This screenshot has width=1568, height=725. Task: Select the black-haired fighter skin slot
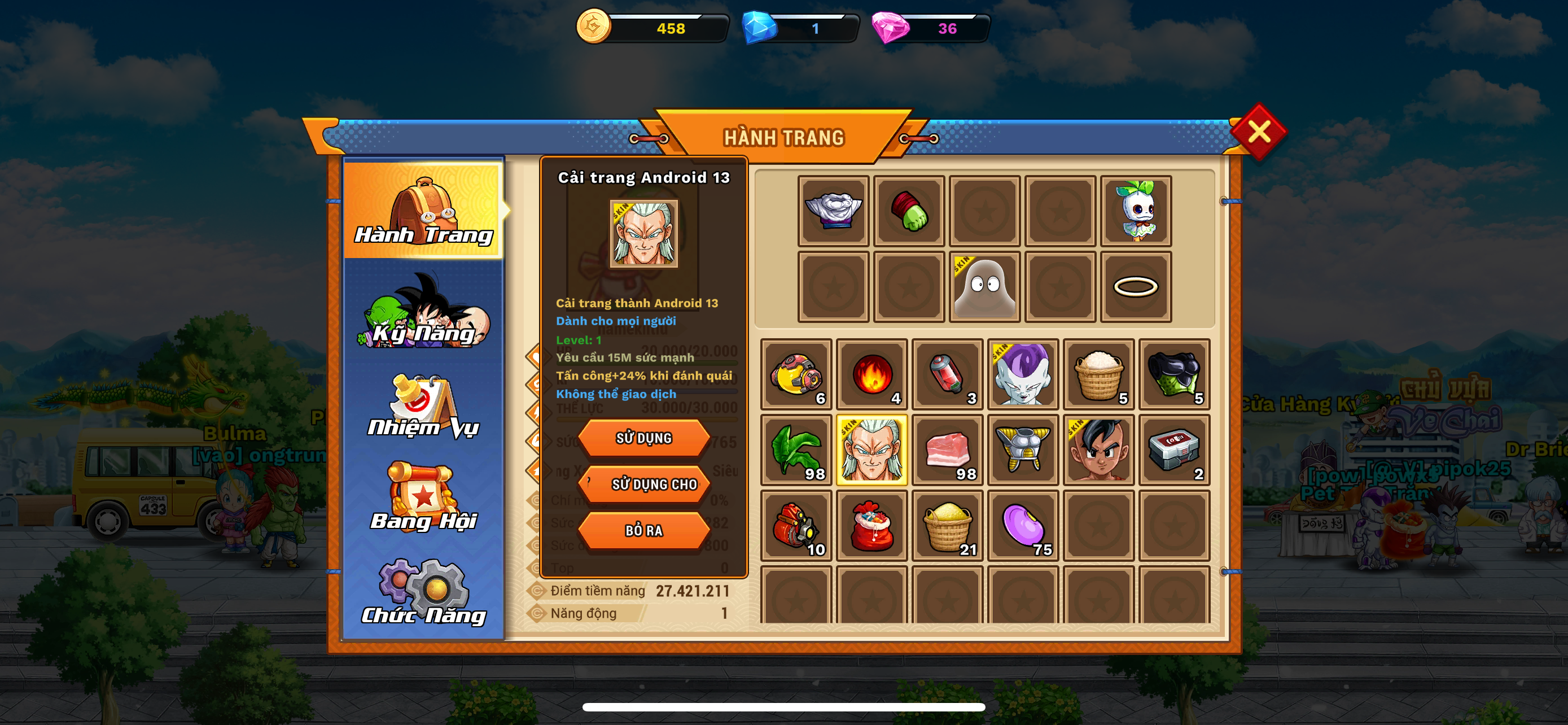(1099, 450)
